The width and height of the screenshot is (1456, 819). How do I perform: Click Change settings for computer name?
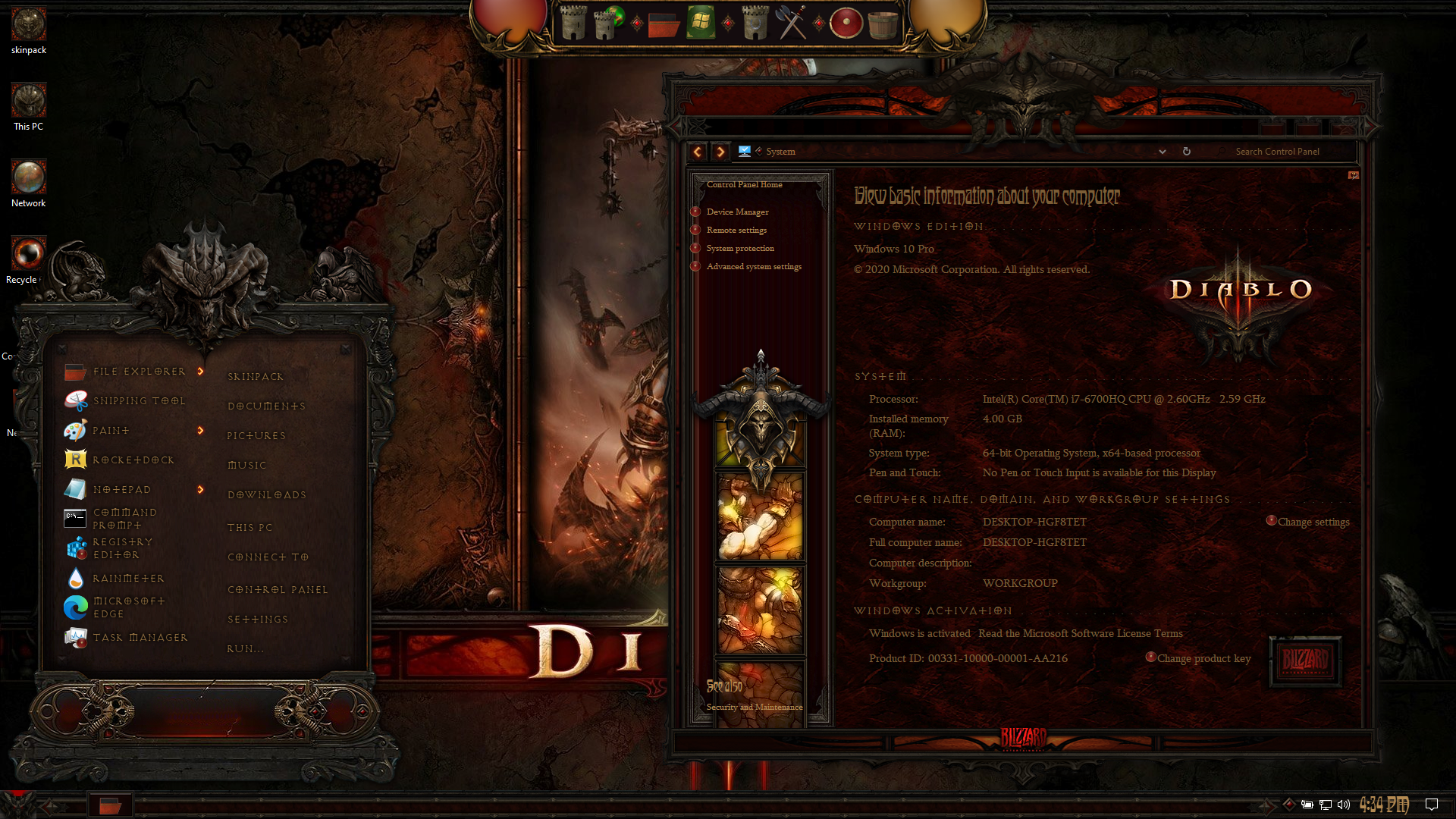coord(1313,522)
